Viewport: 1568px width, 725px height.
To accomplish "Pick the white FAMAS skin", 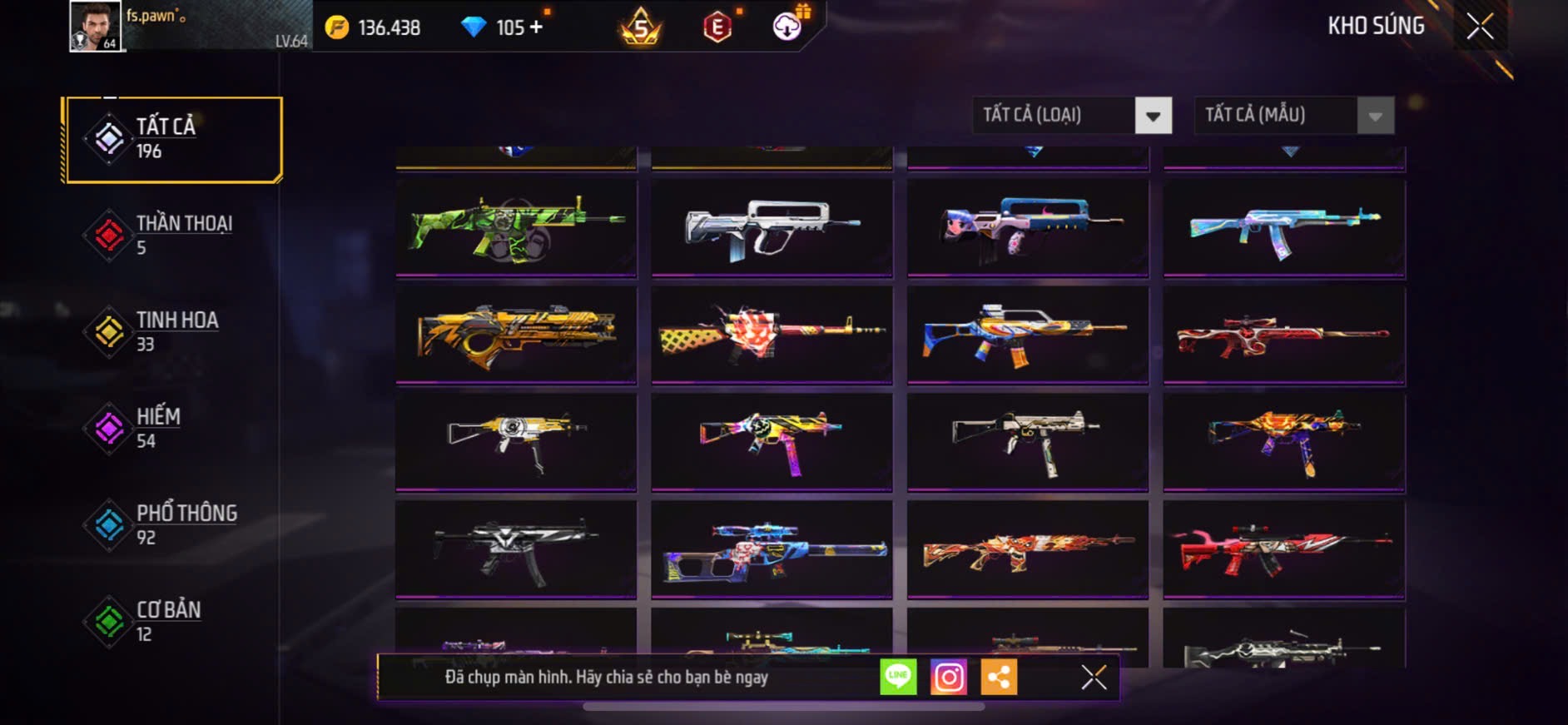I will click(x=772, y=227).
